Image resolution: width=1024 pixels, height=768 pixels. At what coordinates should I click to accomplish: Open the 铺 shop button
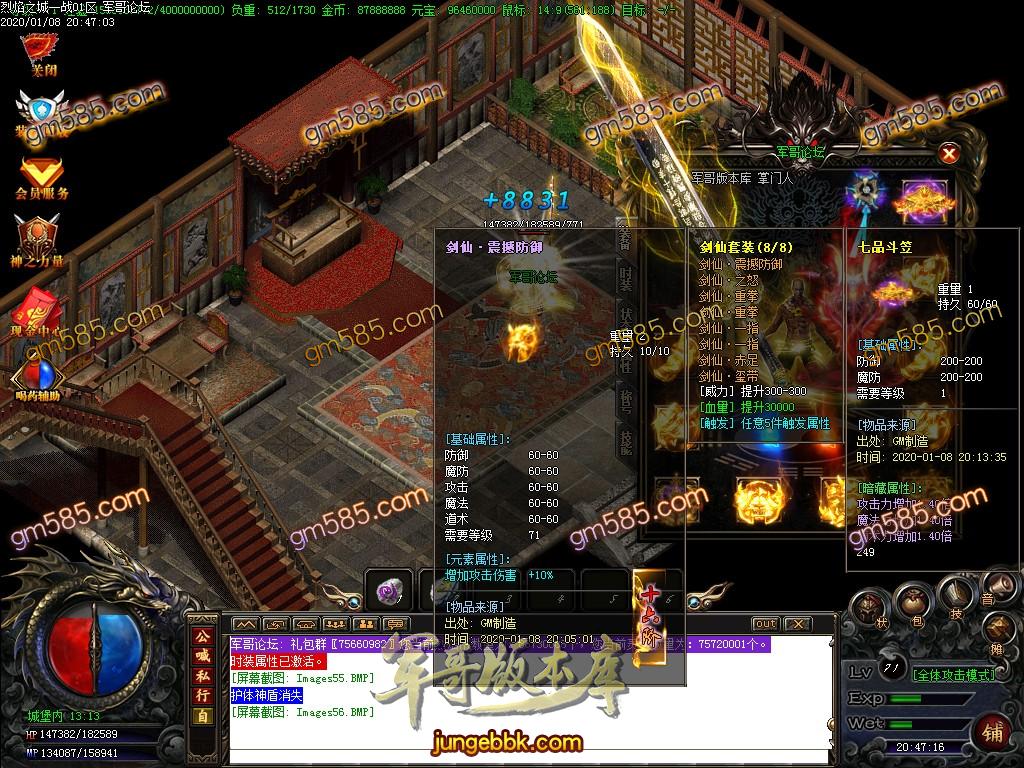(994, 730)
